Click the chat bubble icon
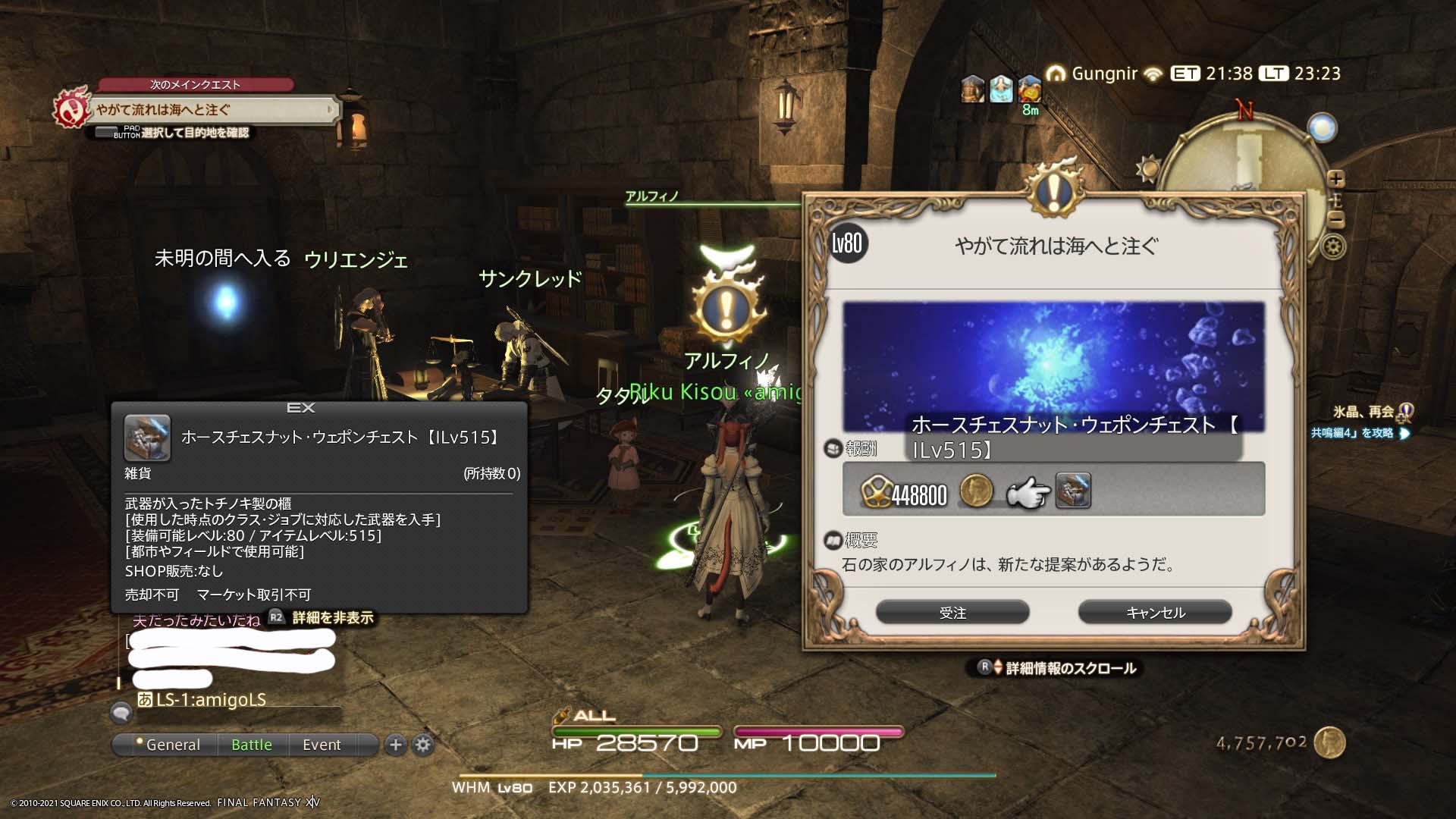The image size is (1456, 819). (x=121, y=713)
